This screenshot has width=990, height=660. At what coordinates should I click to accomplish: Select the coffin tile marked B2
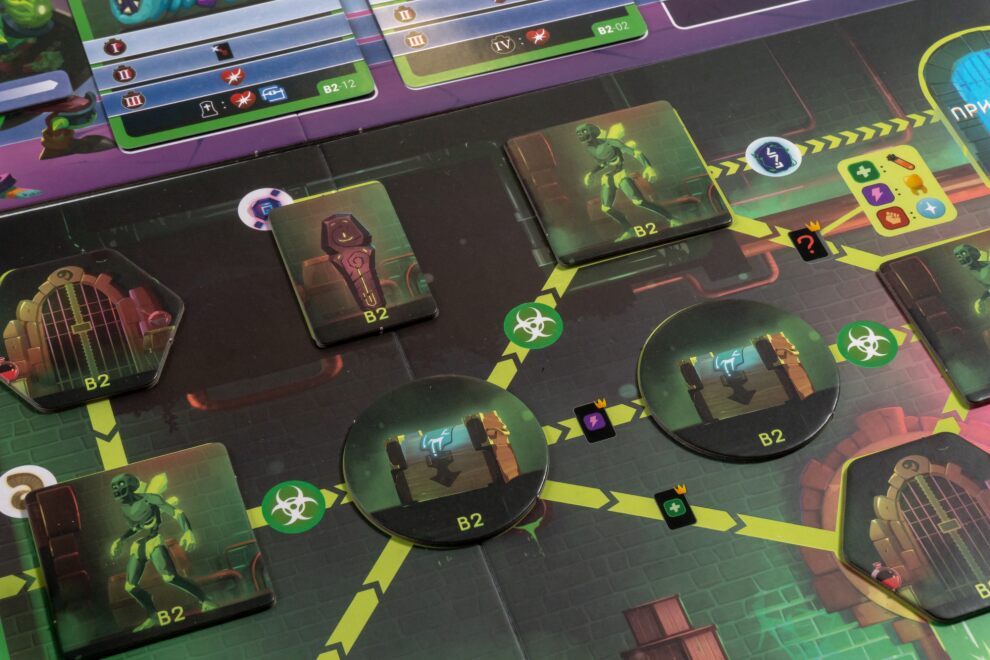352,262
